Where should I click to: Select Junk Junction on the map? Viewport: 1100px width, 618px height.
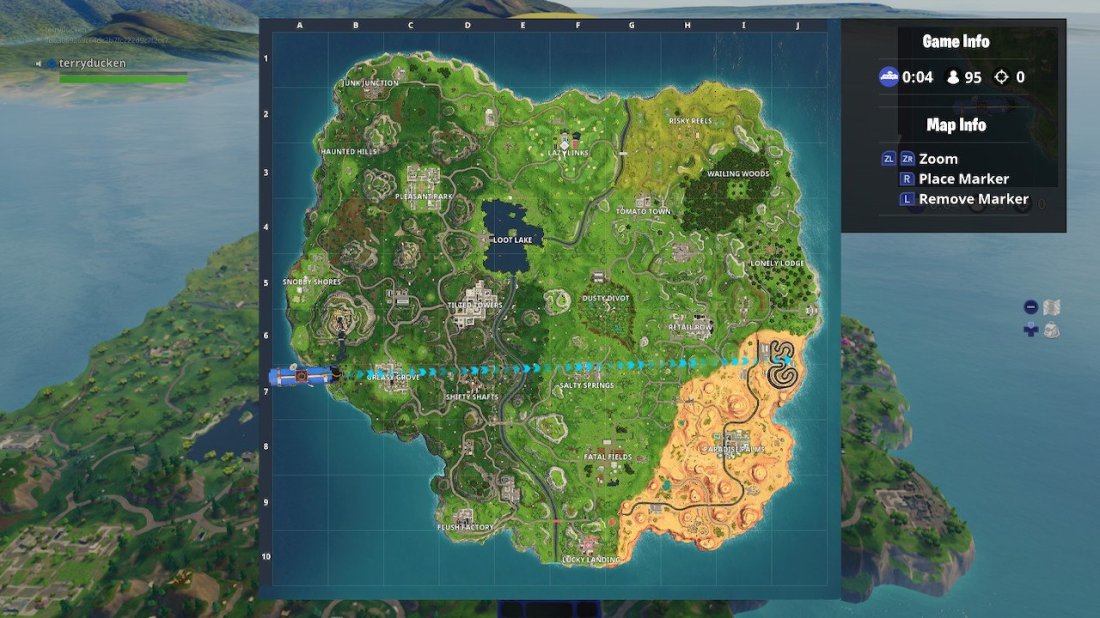(x=370, y=83)
